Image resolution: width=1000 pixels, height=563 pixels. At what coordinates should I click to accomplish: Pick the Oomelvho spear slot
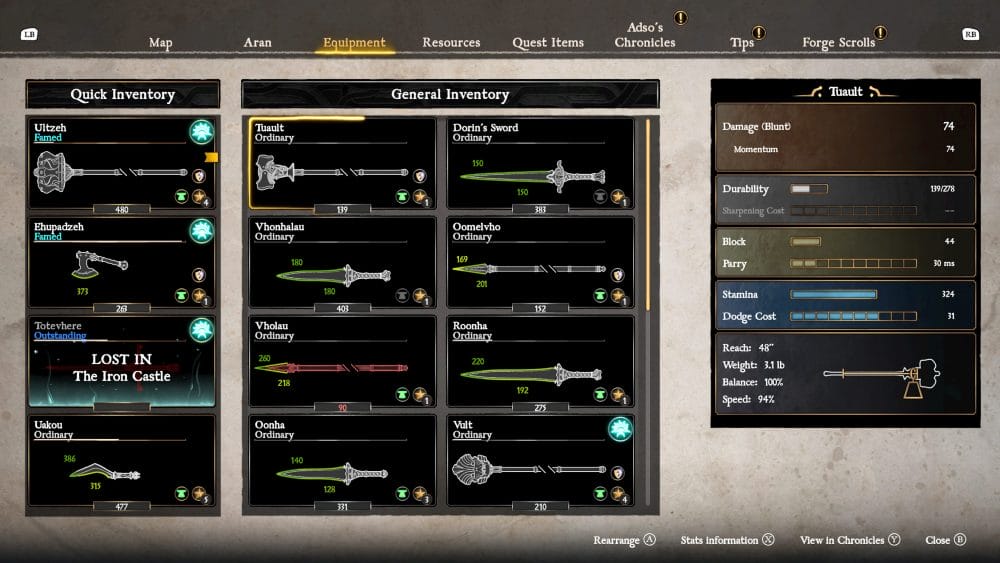(x=540, y=264)
